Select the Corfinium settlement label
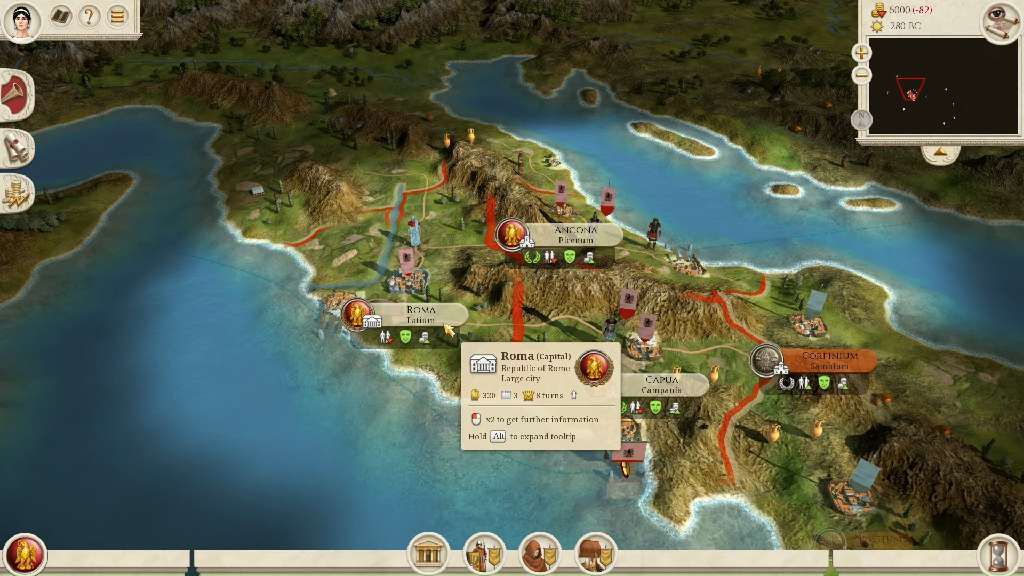 pyautogui.click(x=829, y=360)
